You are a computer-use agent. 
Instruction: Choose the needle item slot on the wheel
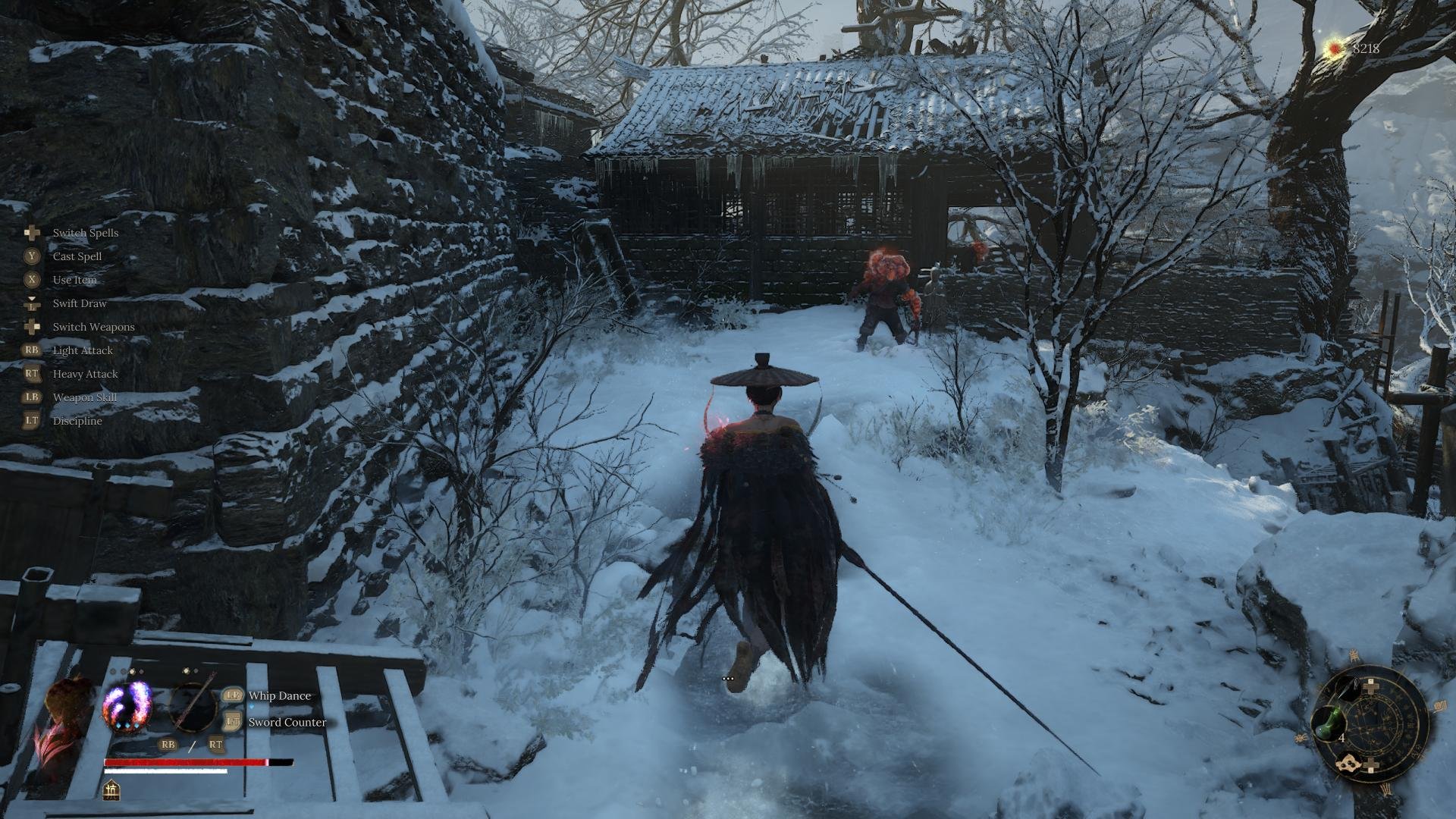[1347, 689]
